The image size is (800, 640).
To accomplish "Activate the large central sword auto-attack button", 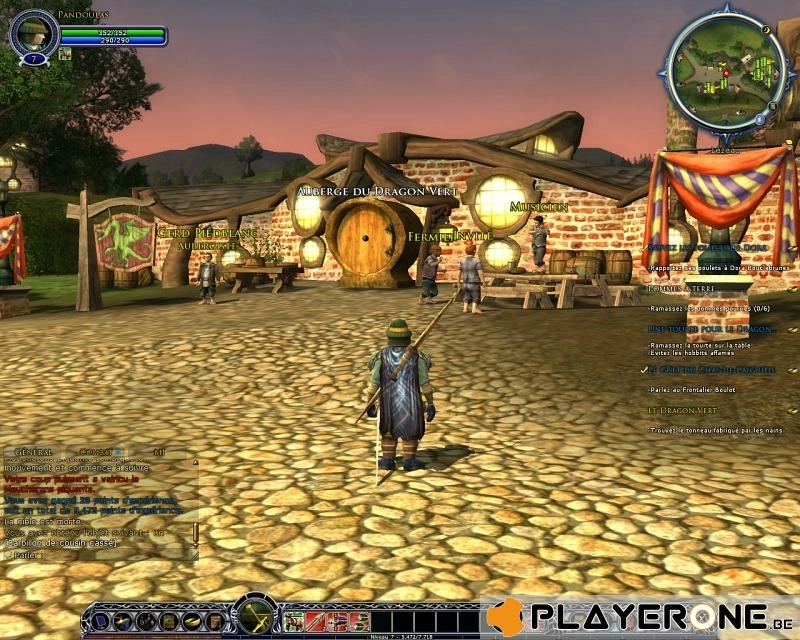I will 254,616.
